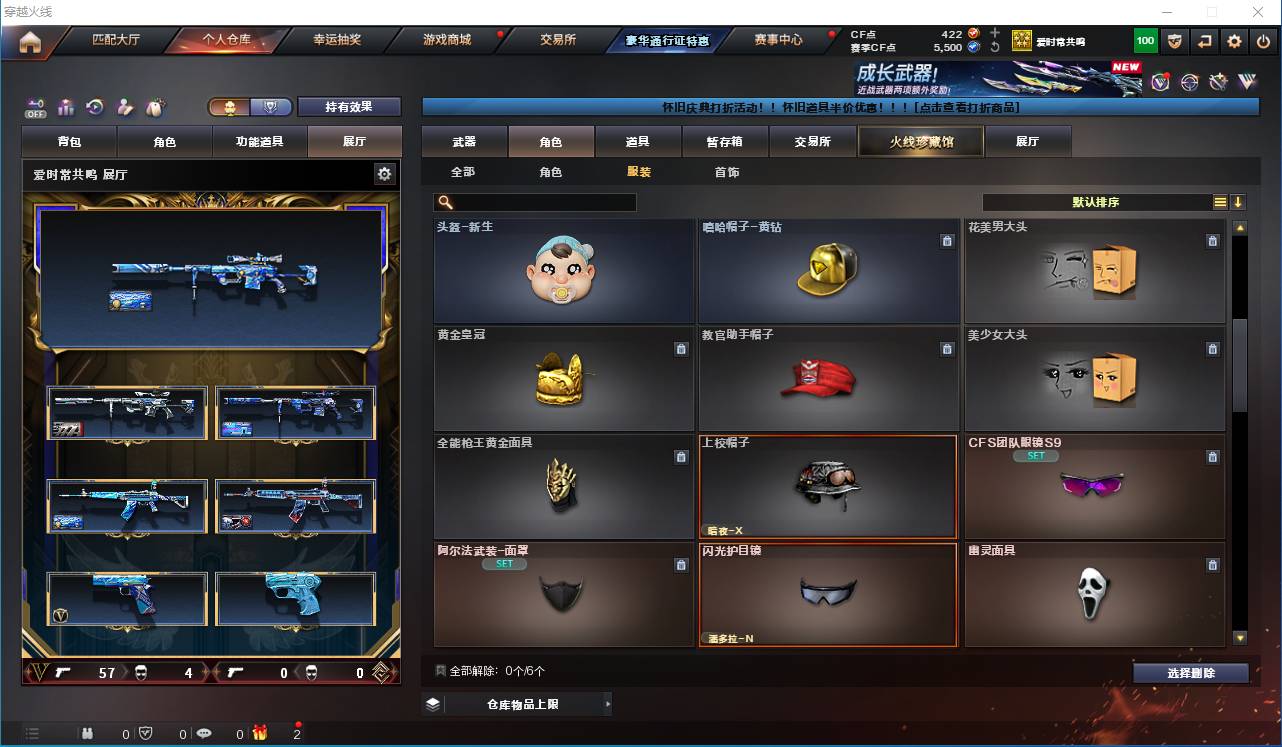Expand the 仓库物品上限 panel arrow
The height and width of the screenshot is (747, 1282).
pos(608,703)
